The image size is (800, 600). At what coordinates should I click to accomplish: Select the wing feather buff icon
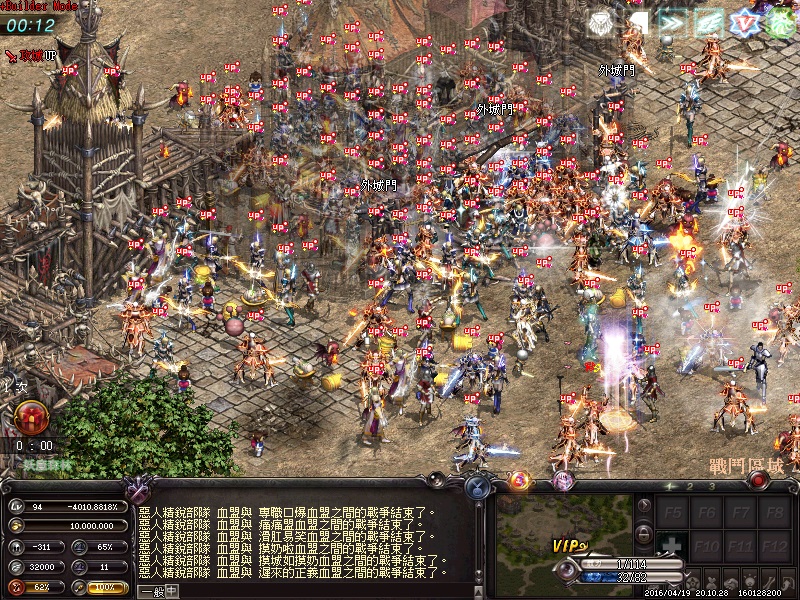click(708, 24)
